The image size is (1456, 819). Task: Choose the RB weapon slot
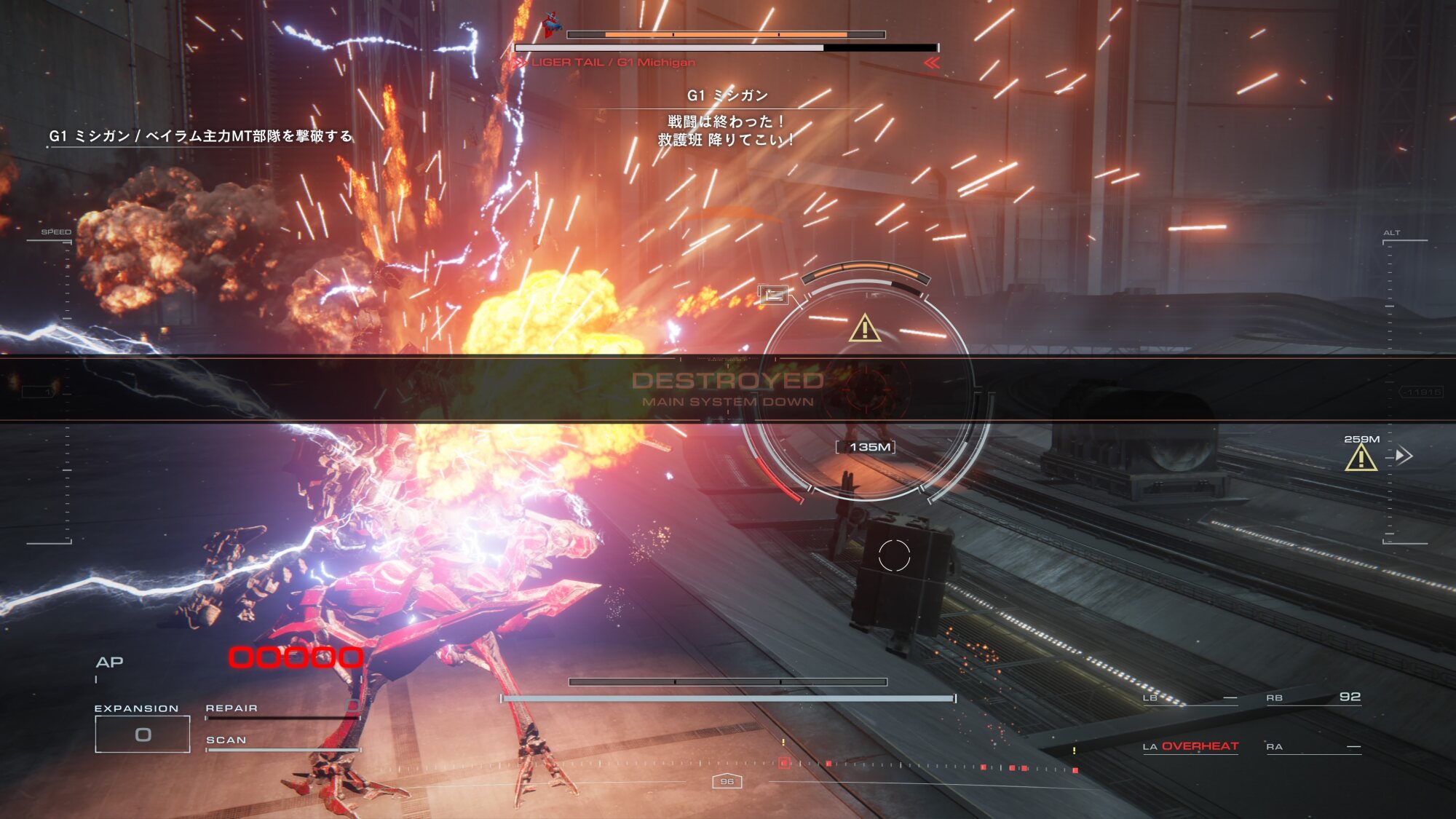pyautogui.click(x=1313, y=697)
